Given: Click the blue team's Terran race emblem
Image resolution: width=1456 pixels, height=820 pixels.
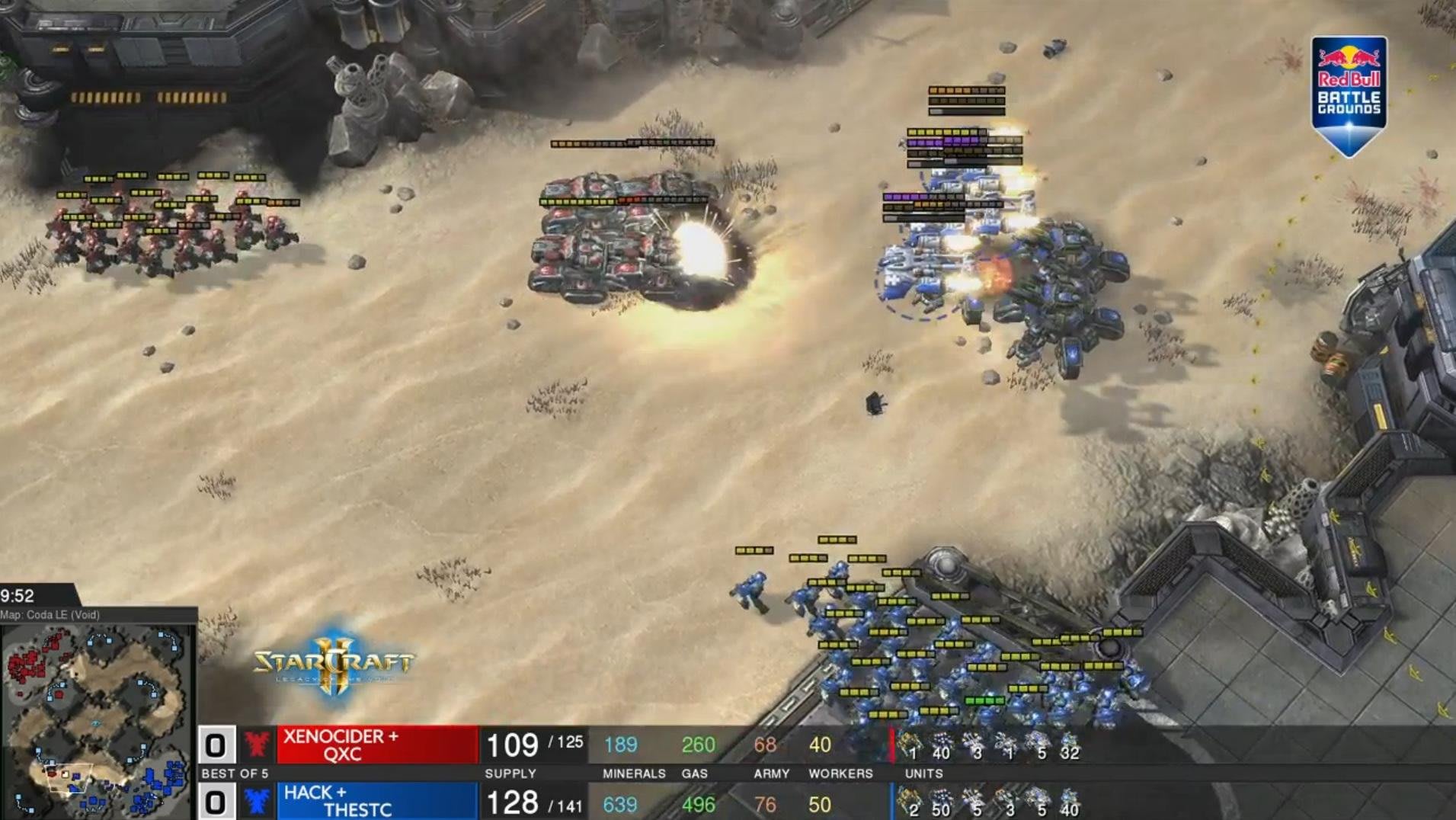Looking at the screenshot, I should (257, 802).
